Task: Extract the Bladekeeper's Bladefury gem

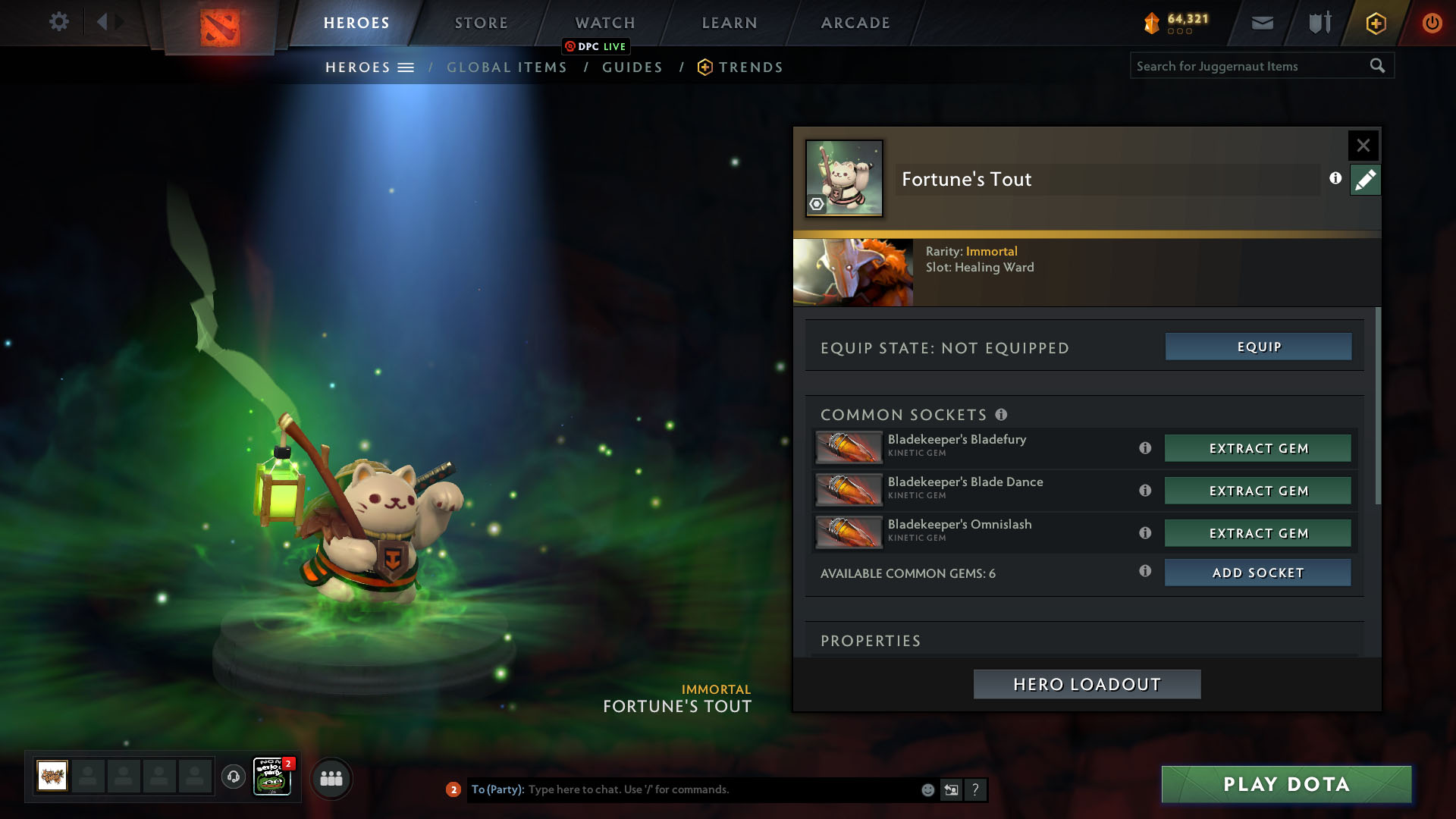Action: (x=1258, y=448)
